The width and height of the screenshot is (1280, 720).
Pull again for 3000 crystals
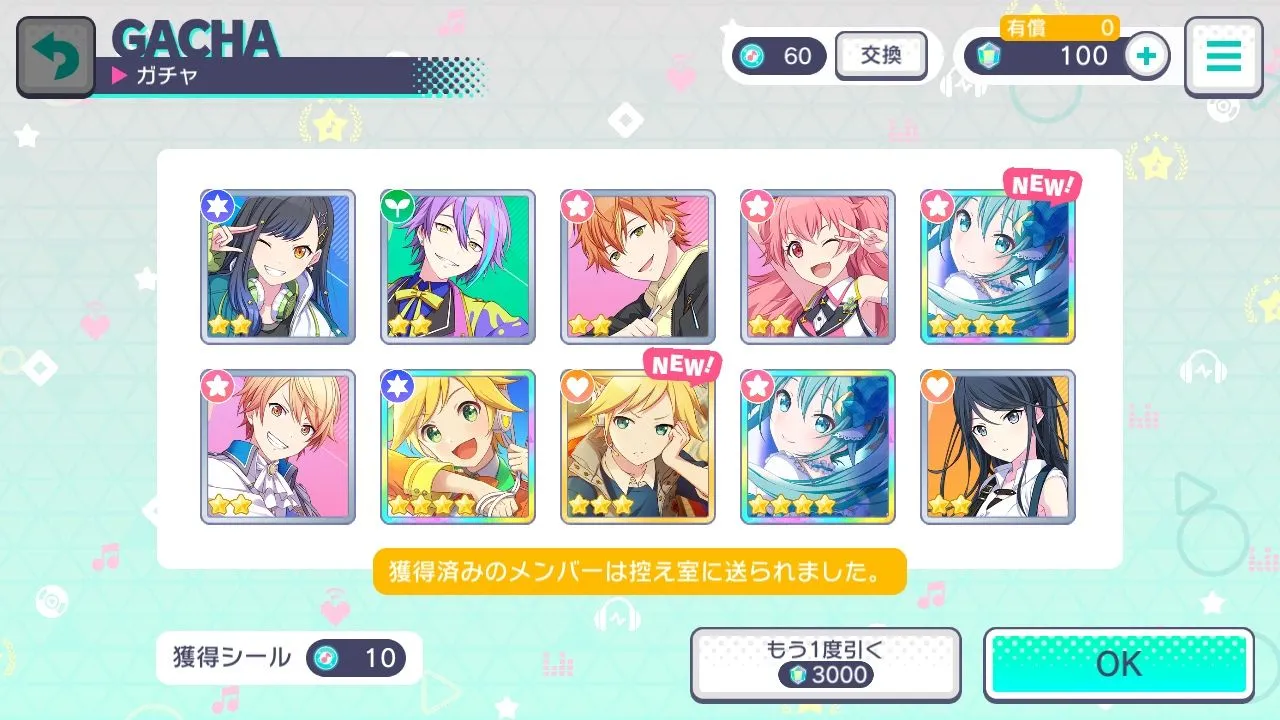click(x=825, y=664)
